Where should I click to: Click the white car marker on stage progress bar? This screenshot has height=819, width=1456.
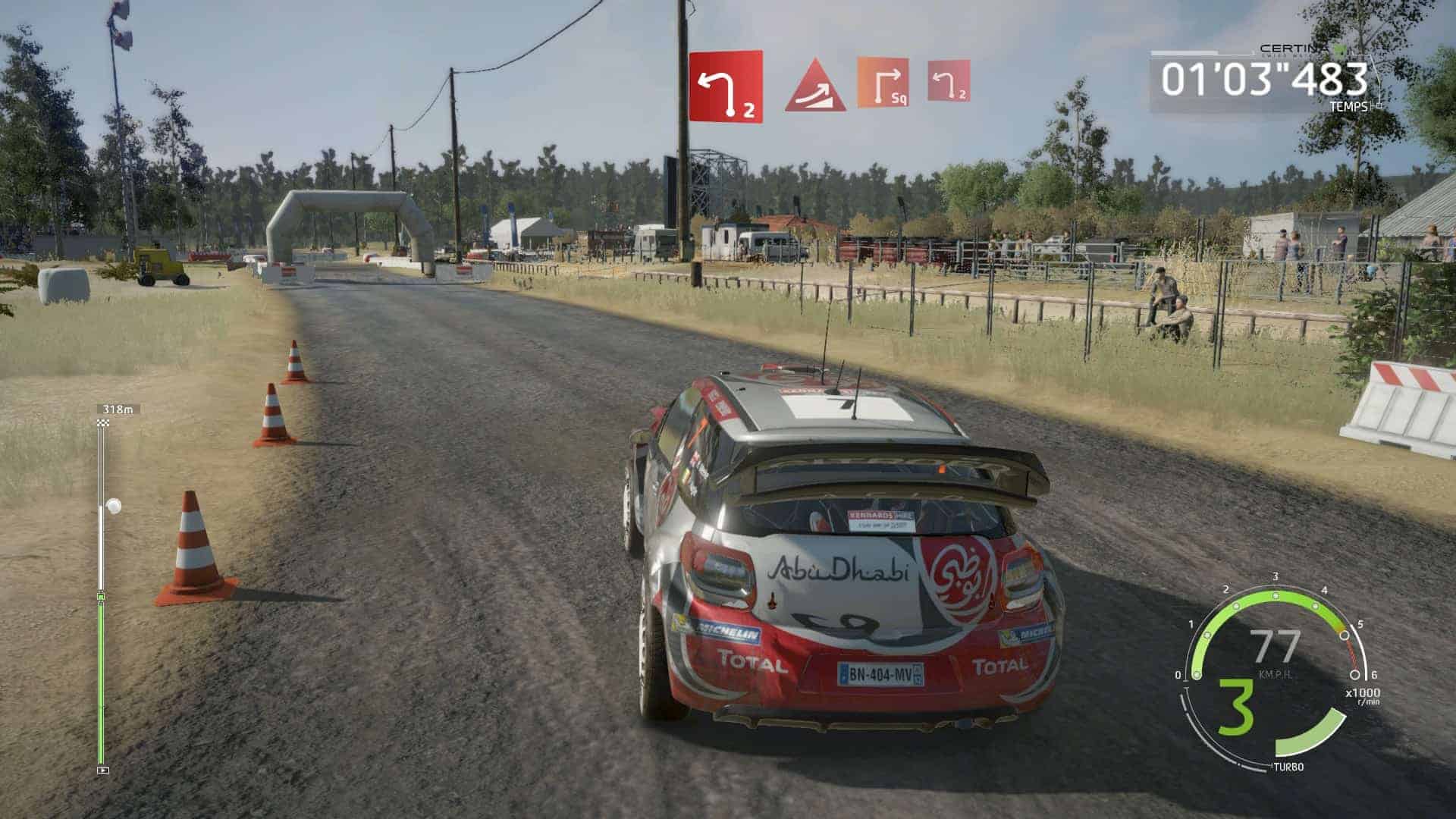[x=114, y=504]
